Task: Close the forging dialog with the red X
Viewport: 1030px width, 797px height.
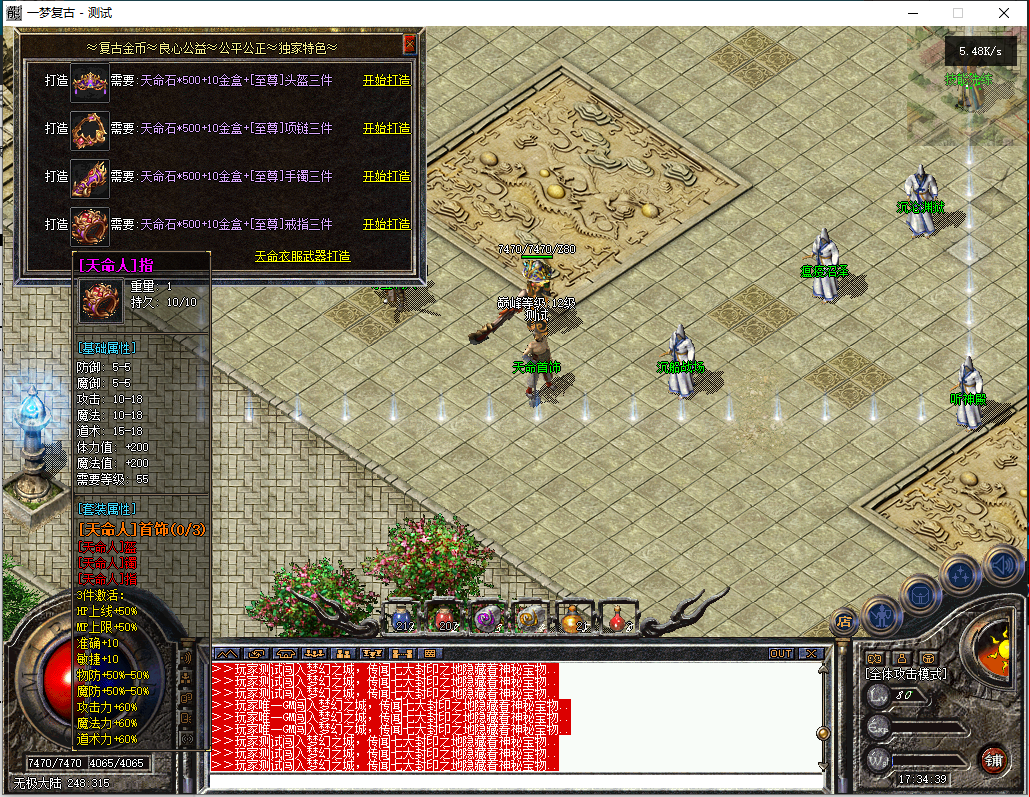Action: [x=409, y=45]
